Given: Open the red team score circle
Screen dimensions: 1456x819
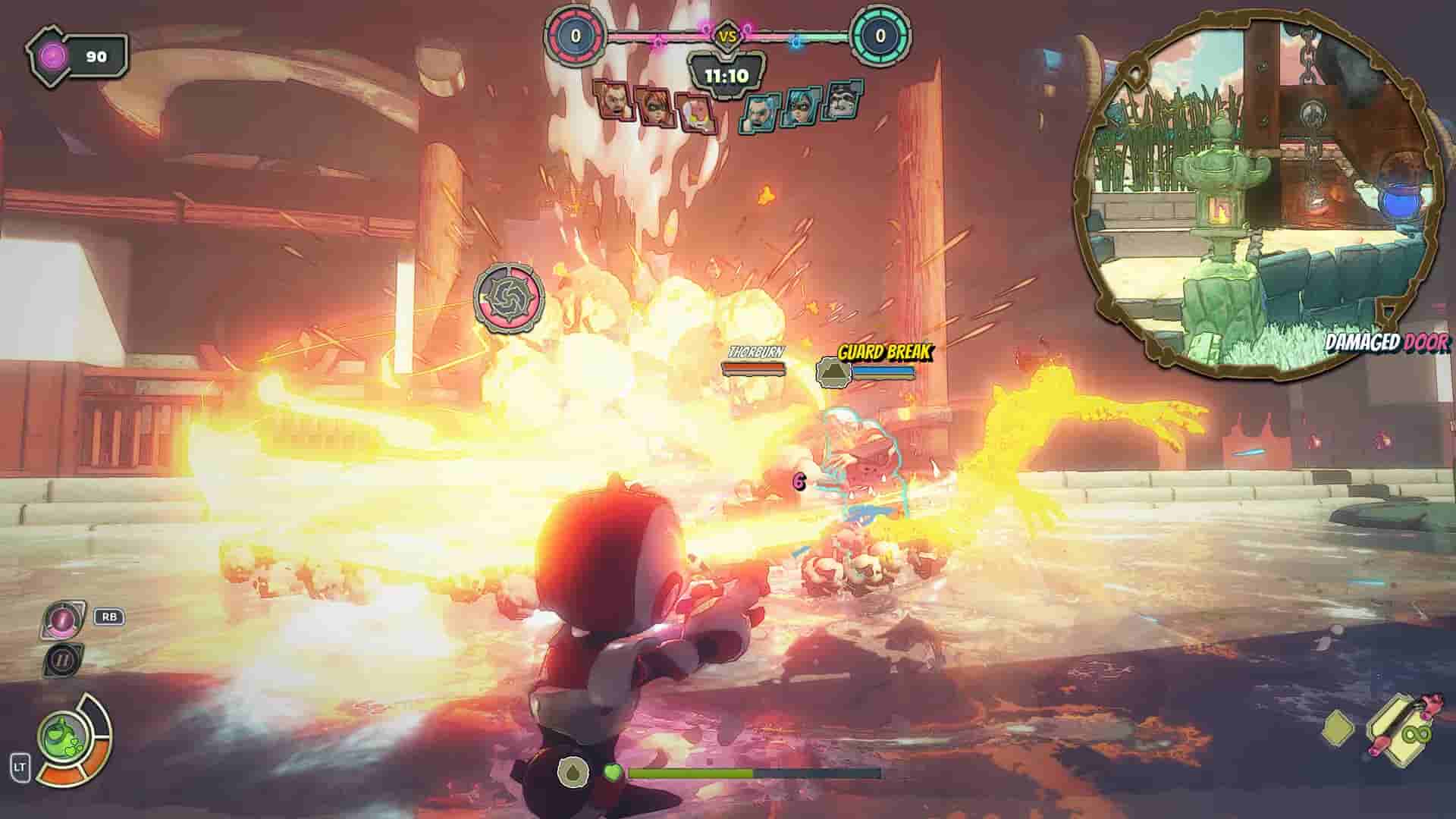Looking at the screenshot, I should coord(576,34).
